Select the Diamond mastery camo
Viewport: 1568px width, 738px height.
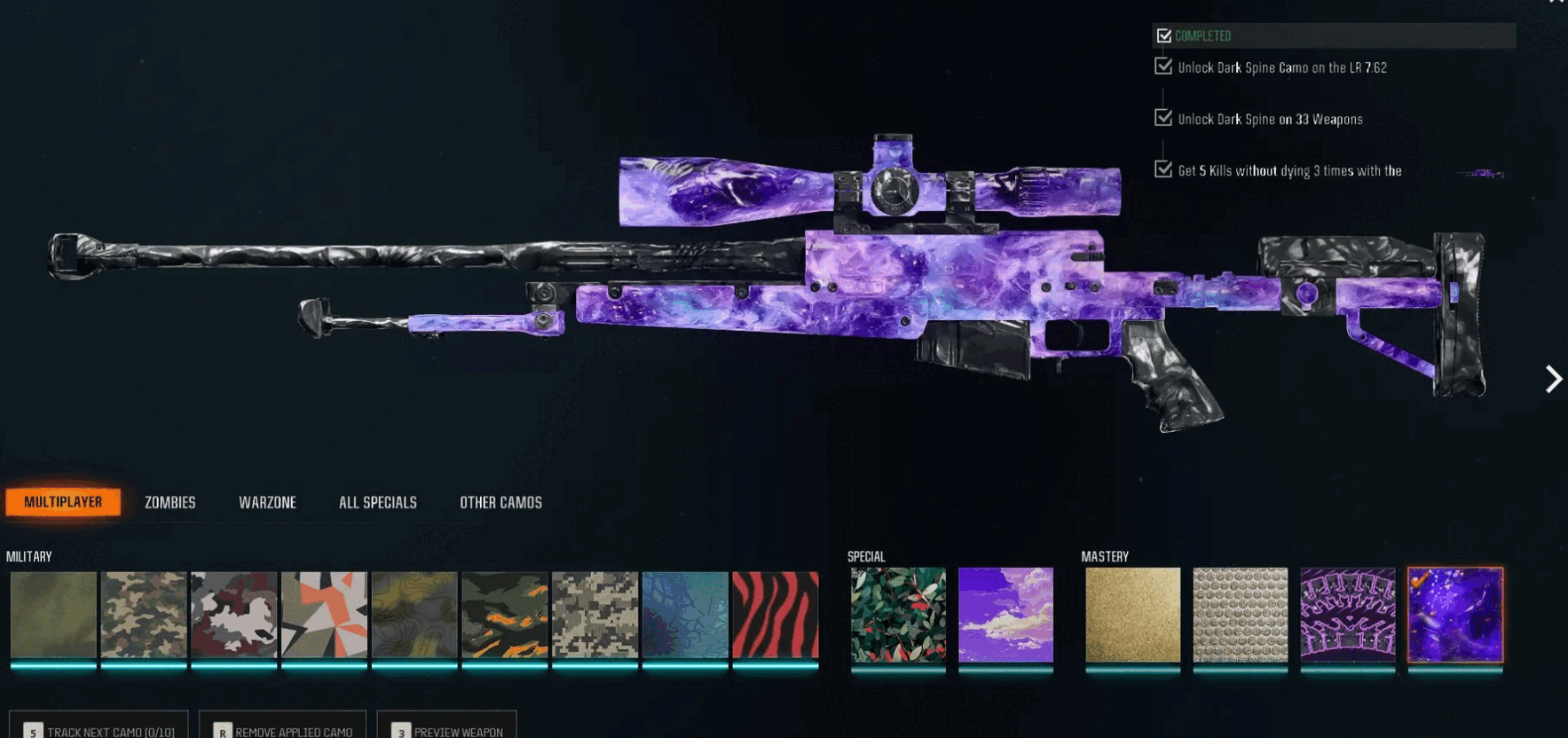(1240, 619)
